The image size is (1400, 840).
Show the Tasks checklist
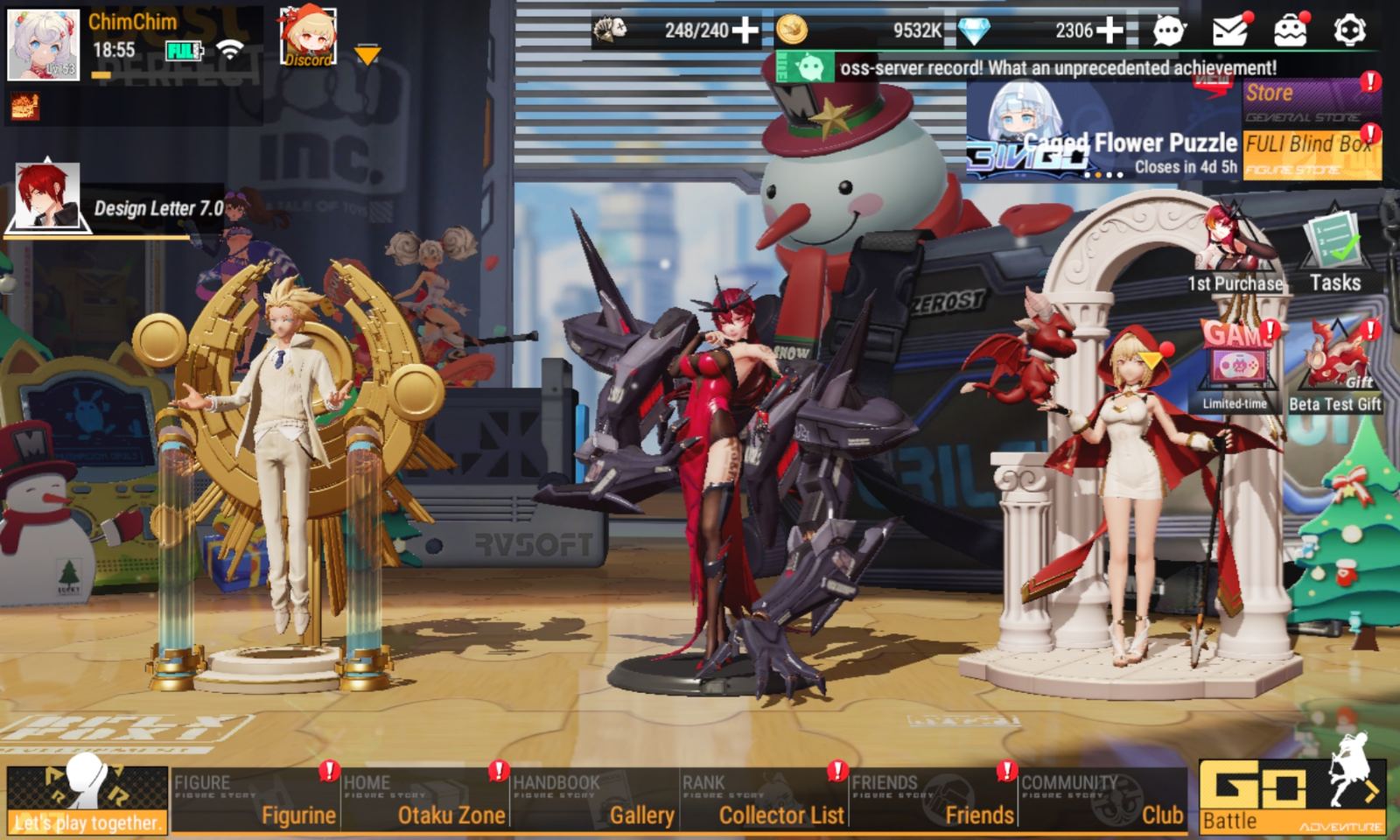1334,249
